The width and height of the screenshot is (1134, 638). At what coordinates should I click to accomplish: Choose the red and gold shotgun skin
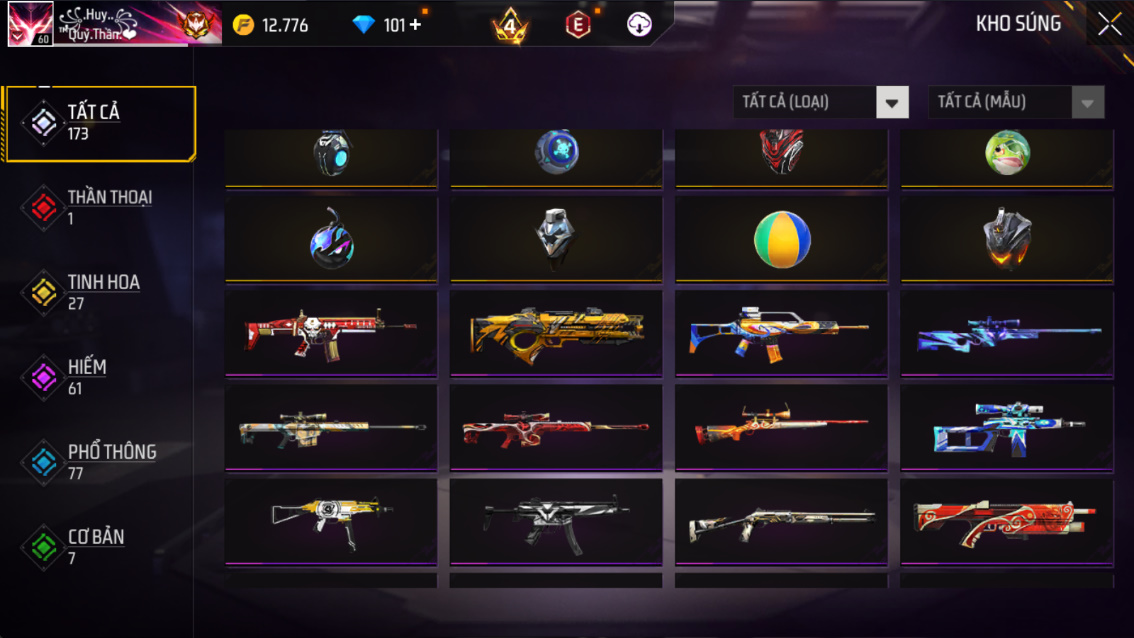point(1007,523)
